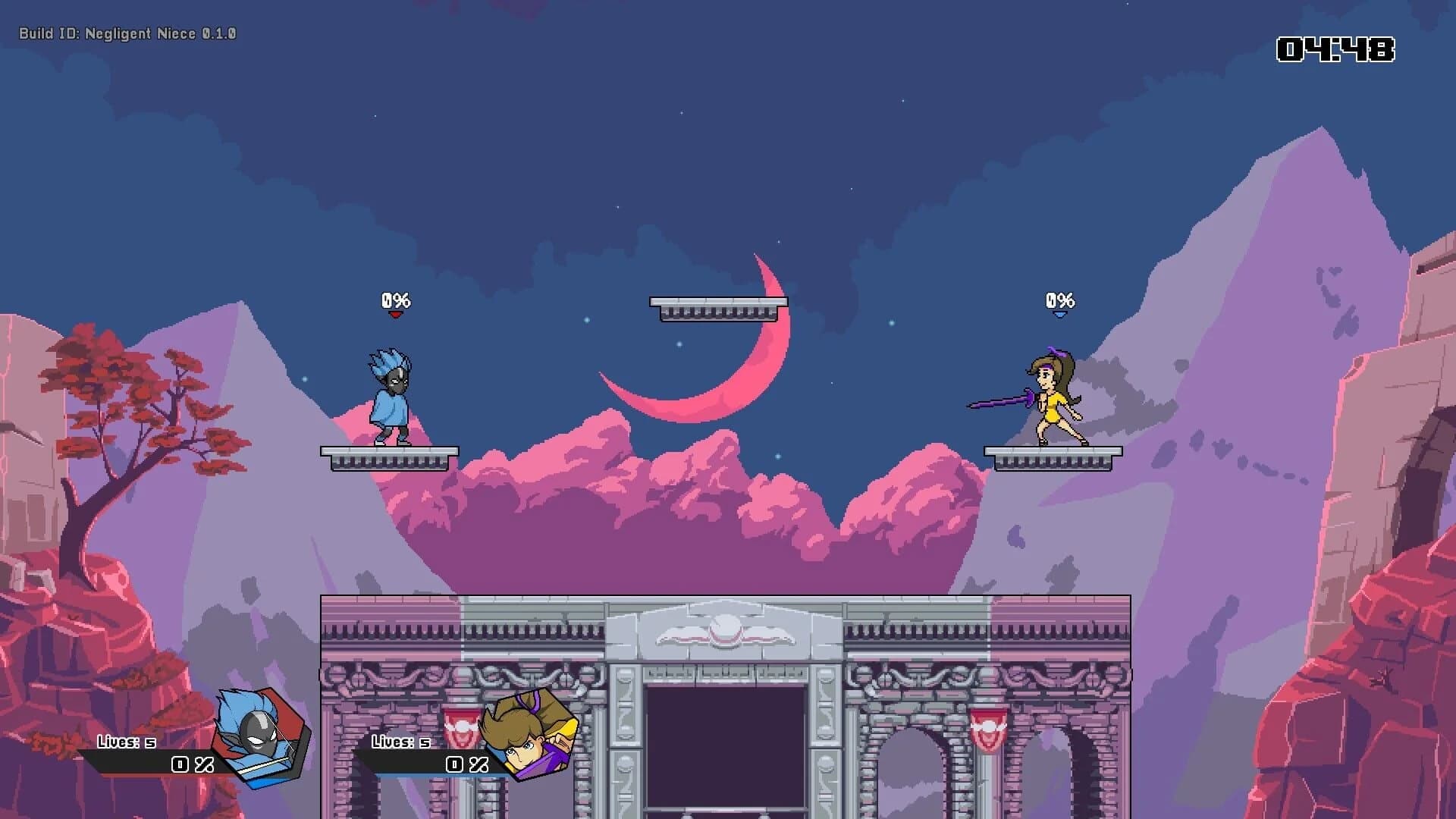1456x819 pixels.
Task: Click the right fighter's 0% damage label
Action: pos(1059,299)
